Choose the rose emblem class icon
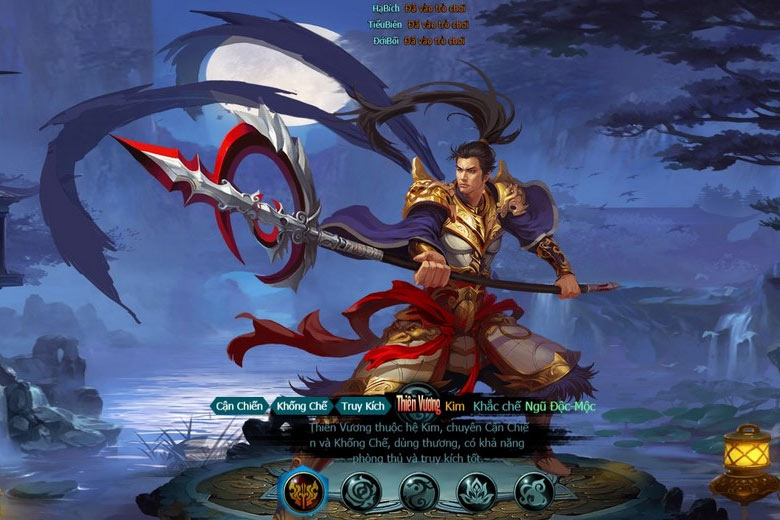 (360, 491)
